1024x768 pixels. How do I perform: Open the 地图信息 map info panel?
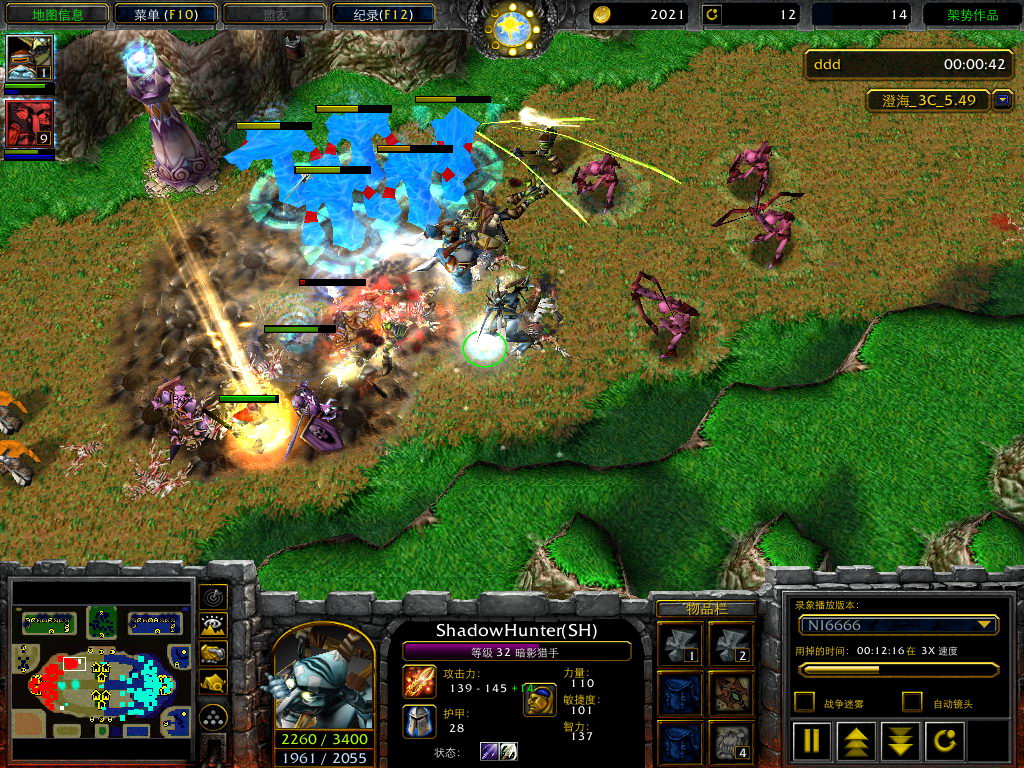click(x=56, y=15)
